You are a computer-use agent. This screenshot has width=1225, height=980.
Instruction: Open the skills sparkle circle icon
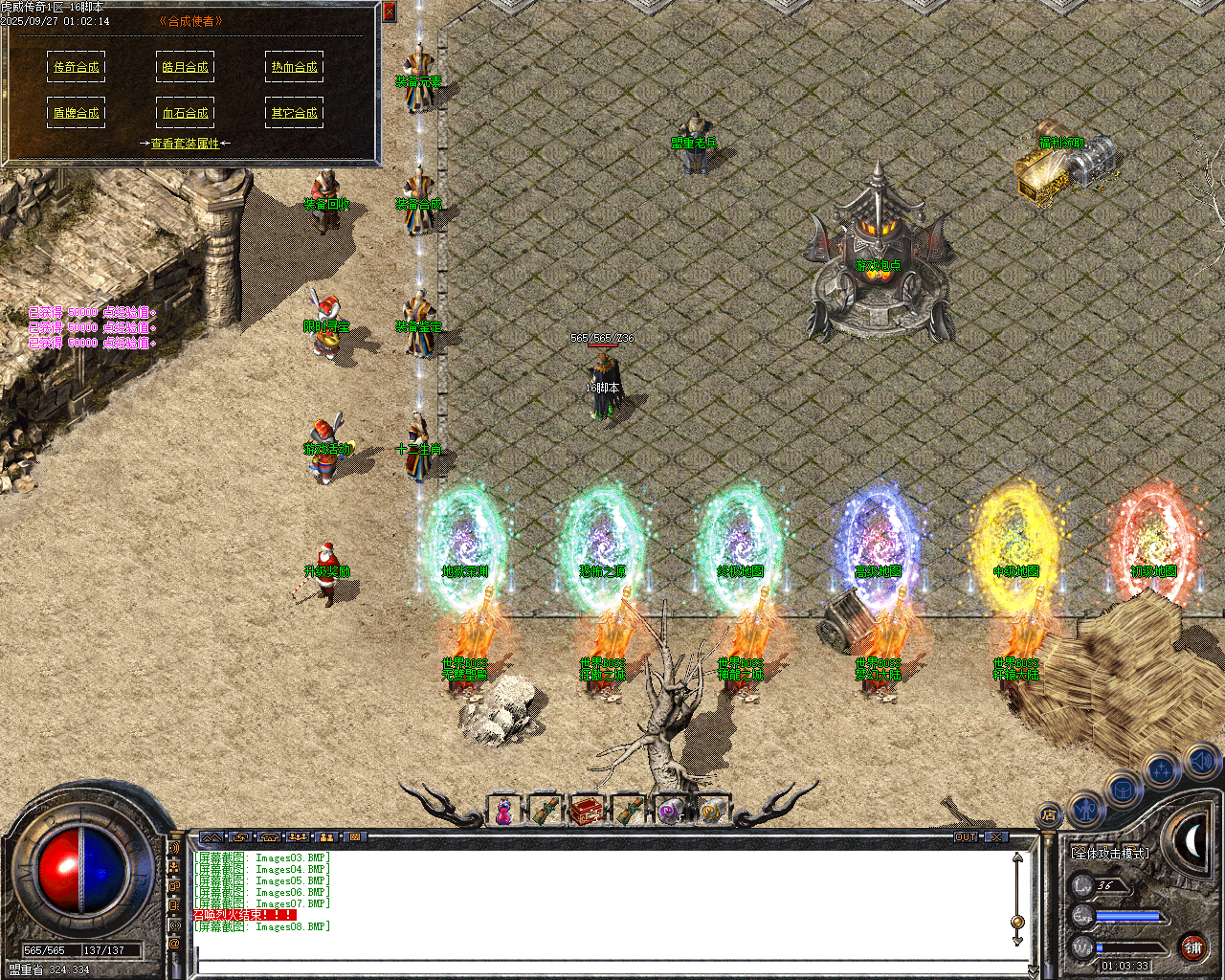pyautogui.click(x=1161, y=770)
